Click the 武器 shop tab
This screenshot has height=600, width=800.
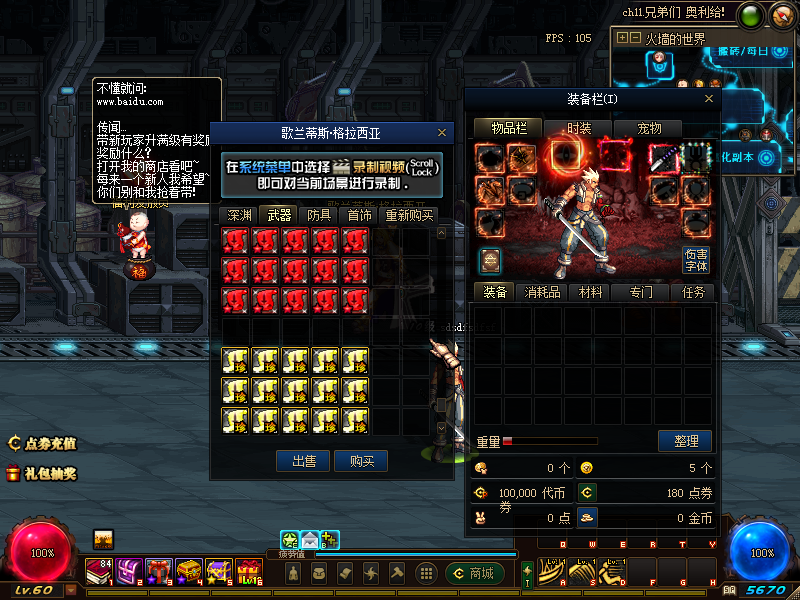279,215
